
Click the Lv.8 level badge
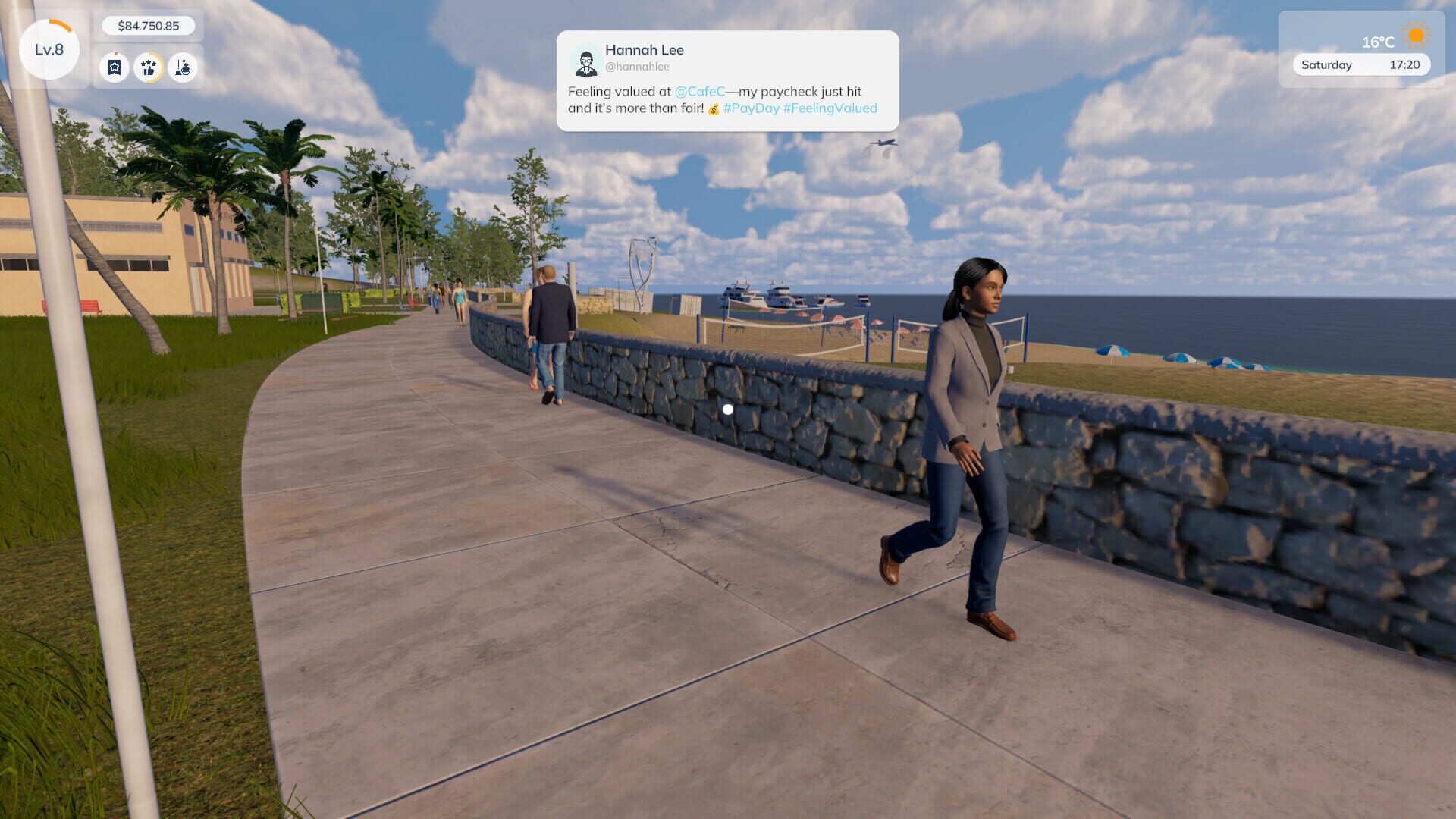48,49
